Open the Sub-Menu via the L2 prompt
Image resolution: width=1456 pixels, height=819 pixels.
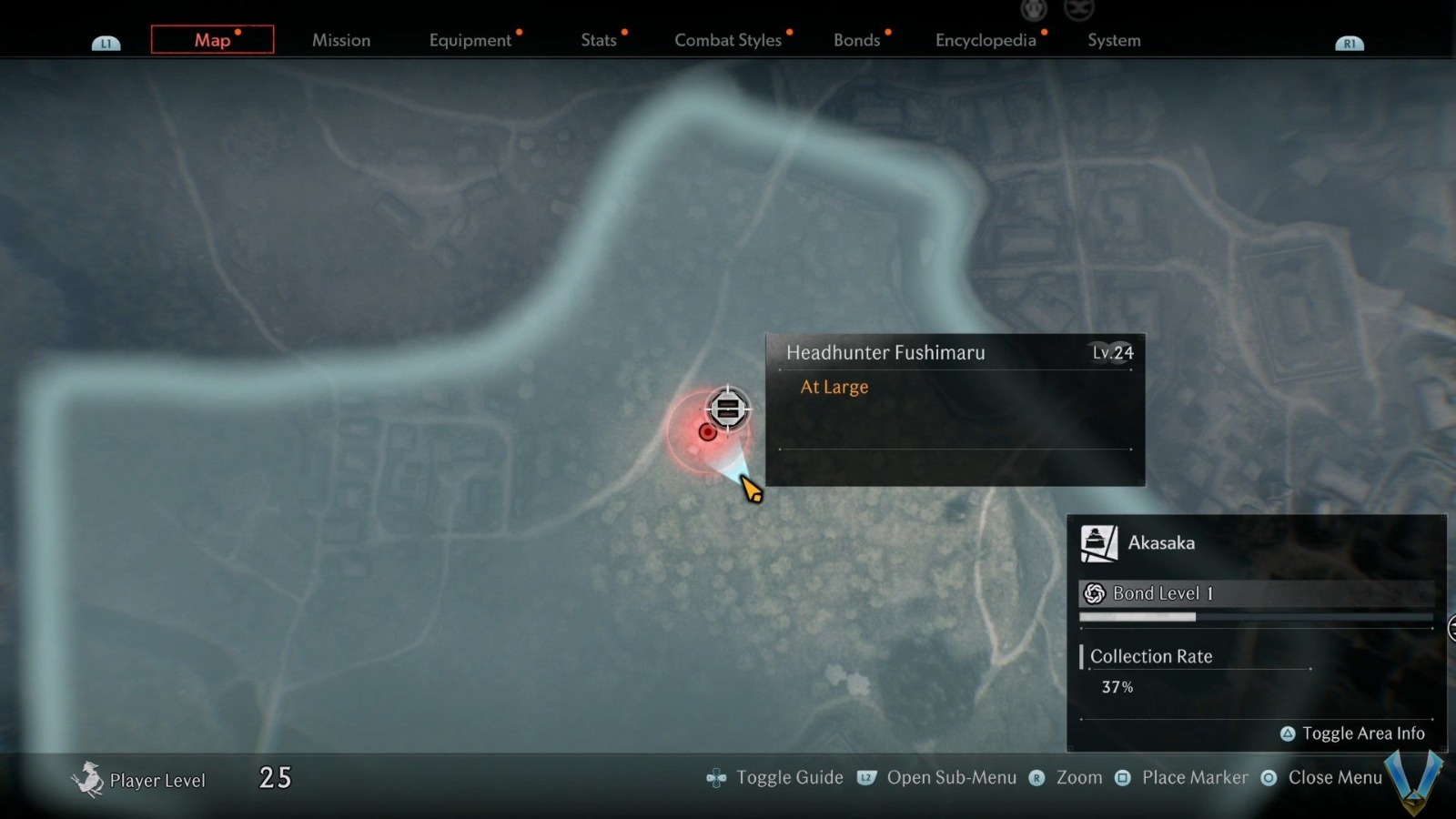pos(952,777)
